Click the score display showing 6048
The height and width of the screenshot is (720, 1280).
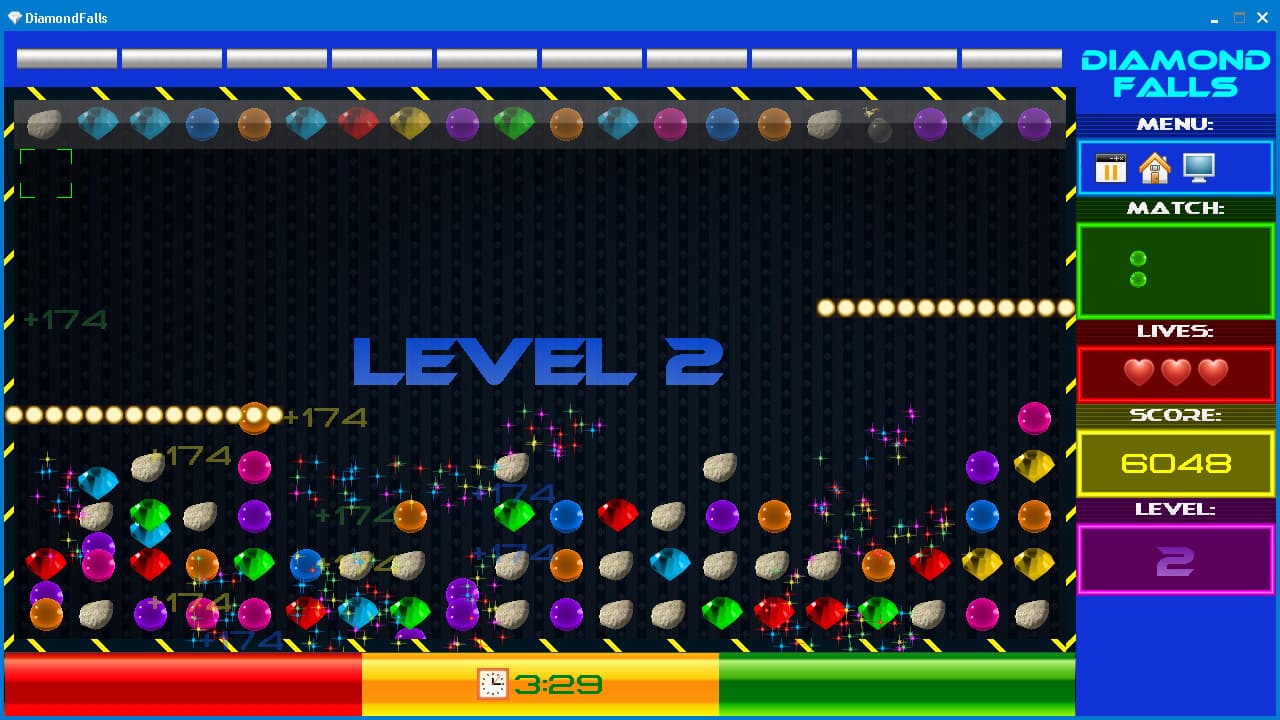point(1175,463)
